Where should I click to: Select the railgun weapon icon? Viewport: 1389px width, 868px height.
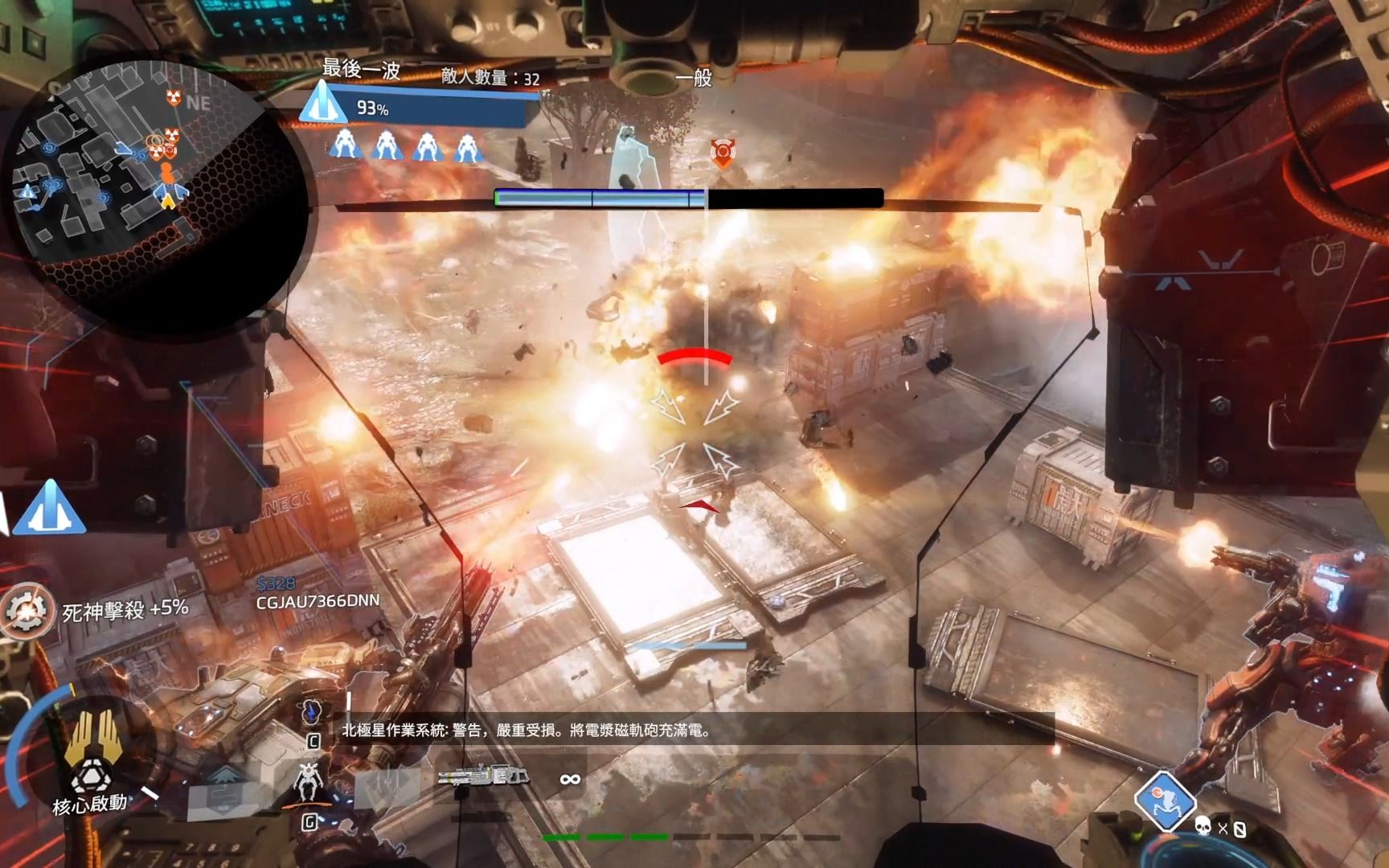pos(483,776)
